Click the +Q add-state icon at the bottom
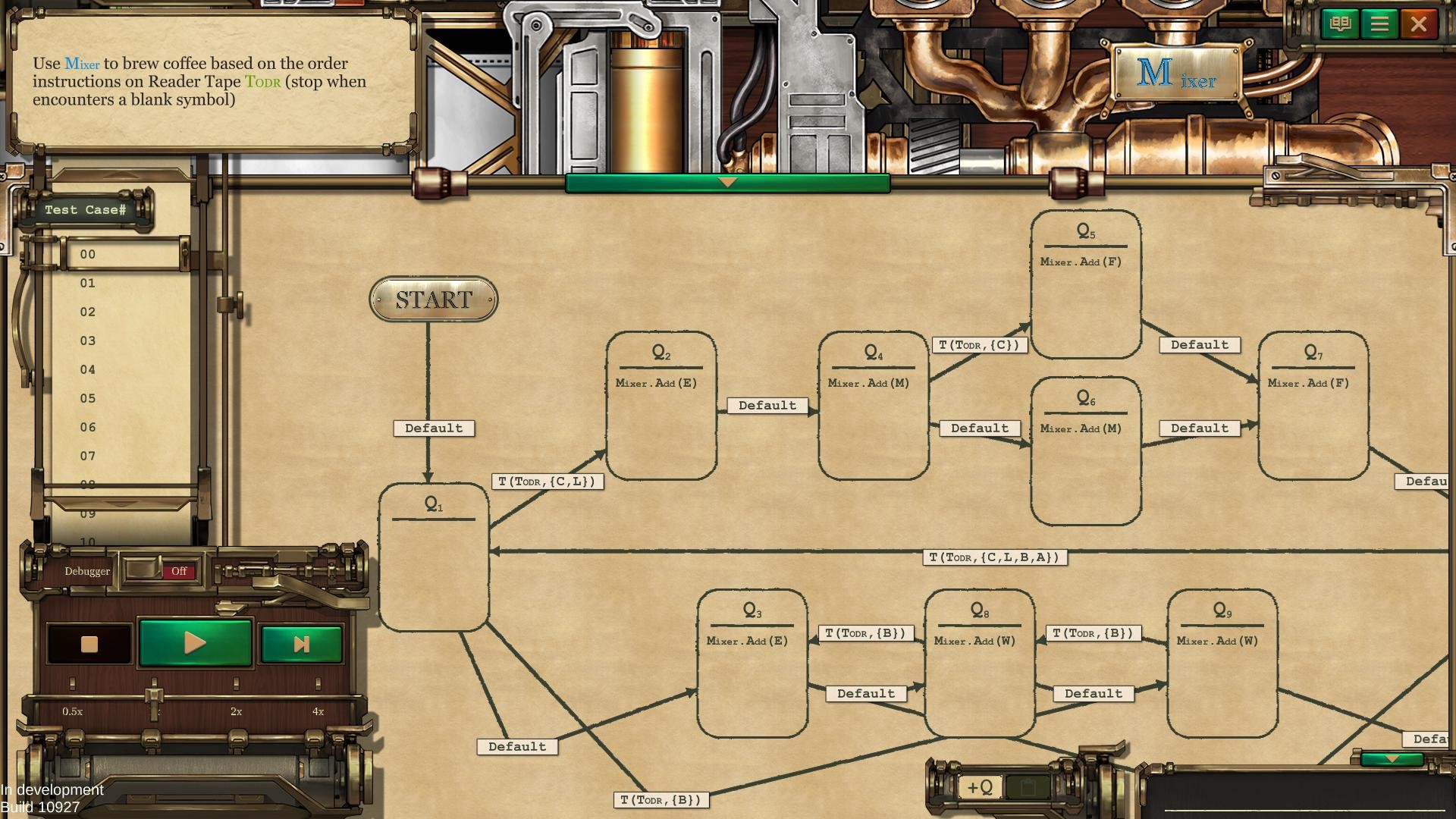Image resolution: width=1456 pixels, height=819 pixels. click(x=981, y=787)
